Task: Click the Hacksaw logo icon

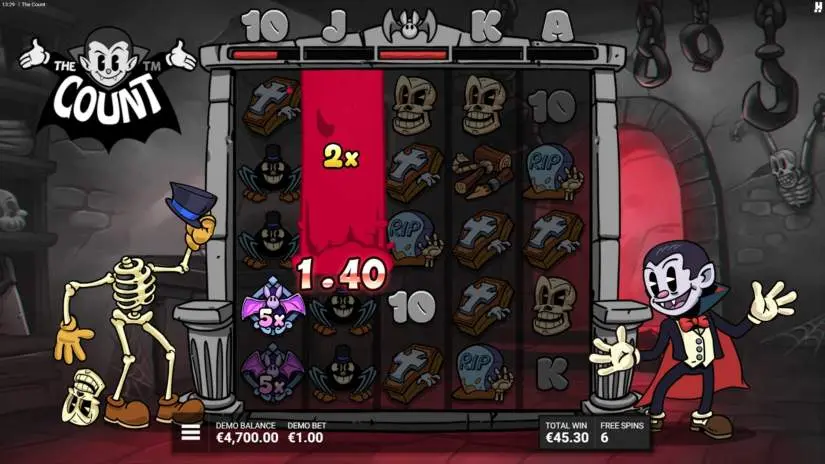Action: pyautogui.click(x=815, y=8)
